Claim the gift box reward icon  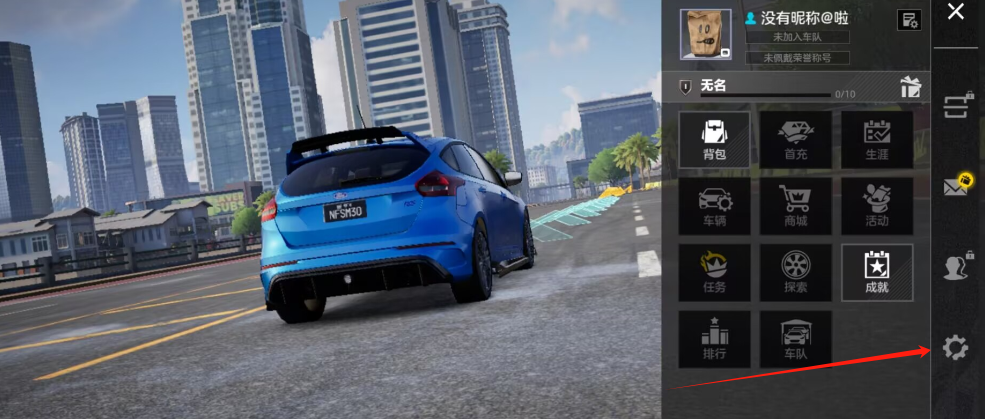pos(910,86)
